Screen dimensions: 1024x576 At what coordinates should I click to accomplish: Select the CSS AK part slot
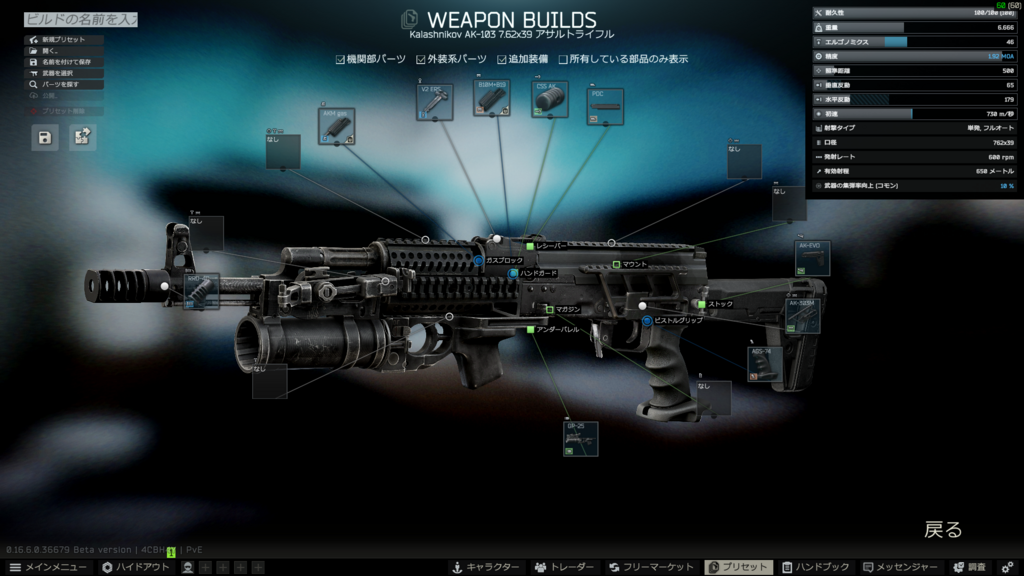[x=549, y=100]
